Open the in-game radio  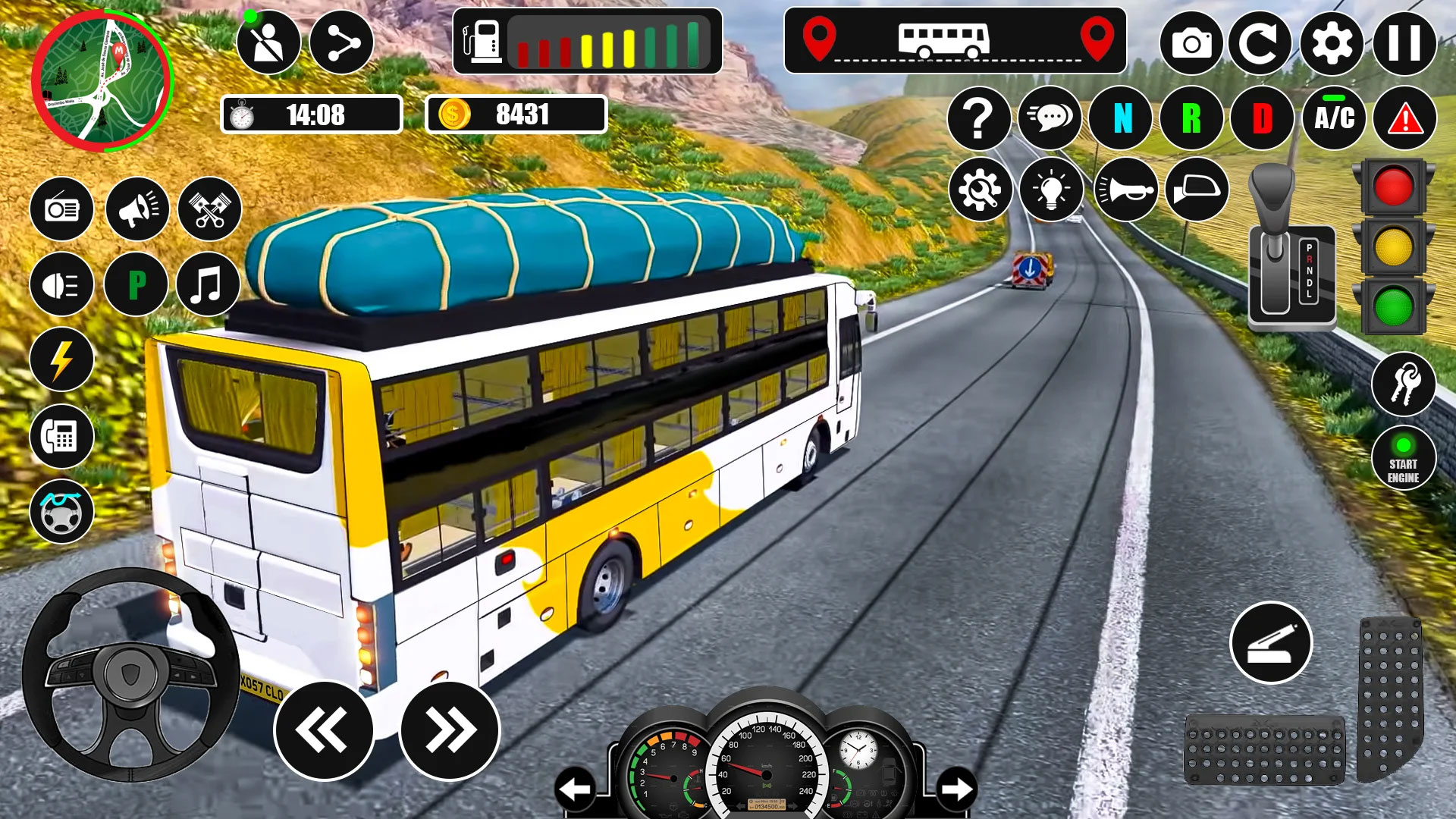pyautogui.click(x=61, y=209)
